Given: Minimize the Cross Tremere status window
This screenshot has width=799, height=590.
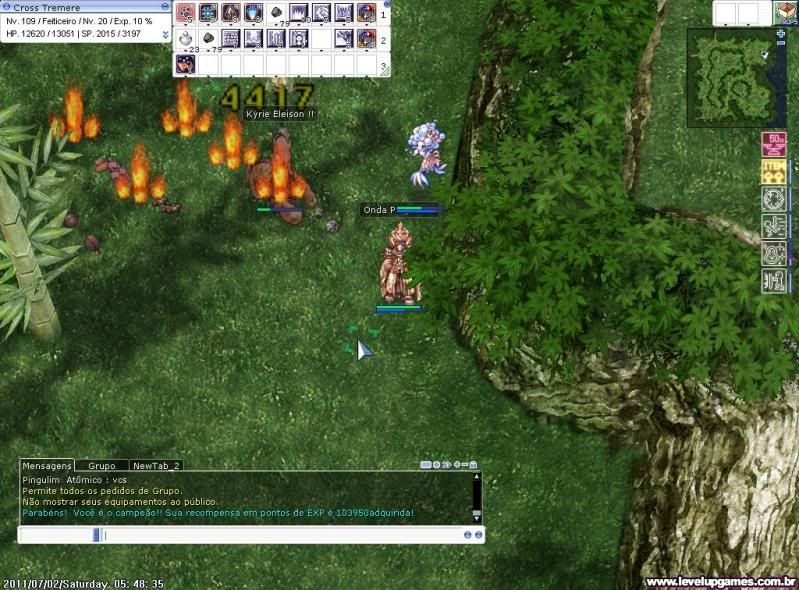Looking at the screenshot, I should [165, 7].
